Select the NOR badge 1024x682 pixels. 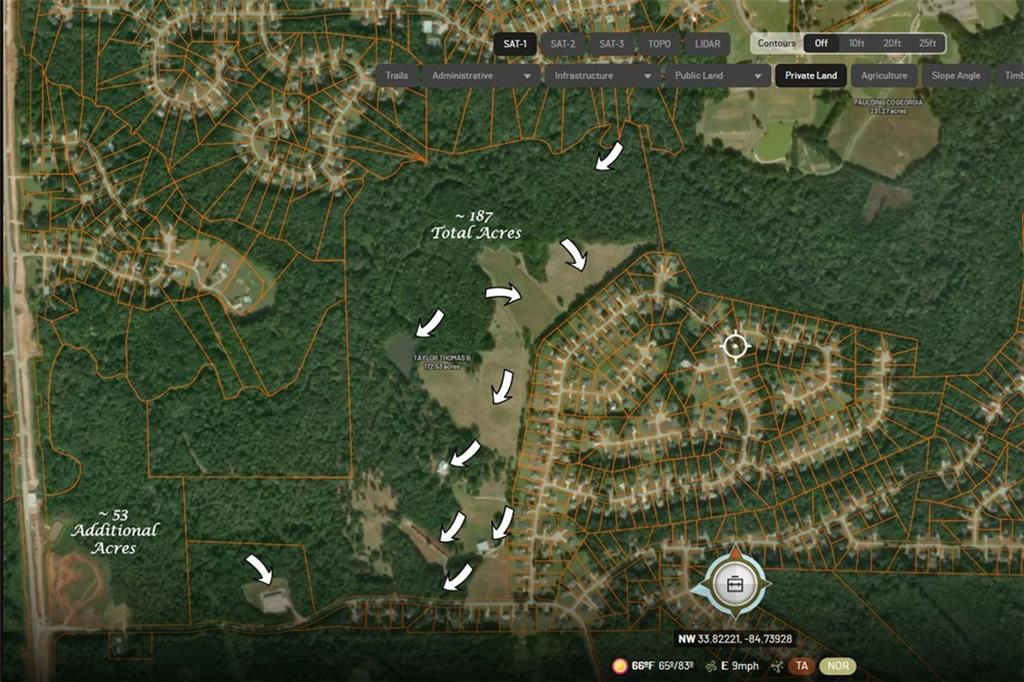point(838,666)
